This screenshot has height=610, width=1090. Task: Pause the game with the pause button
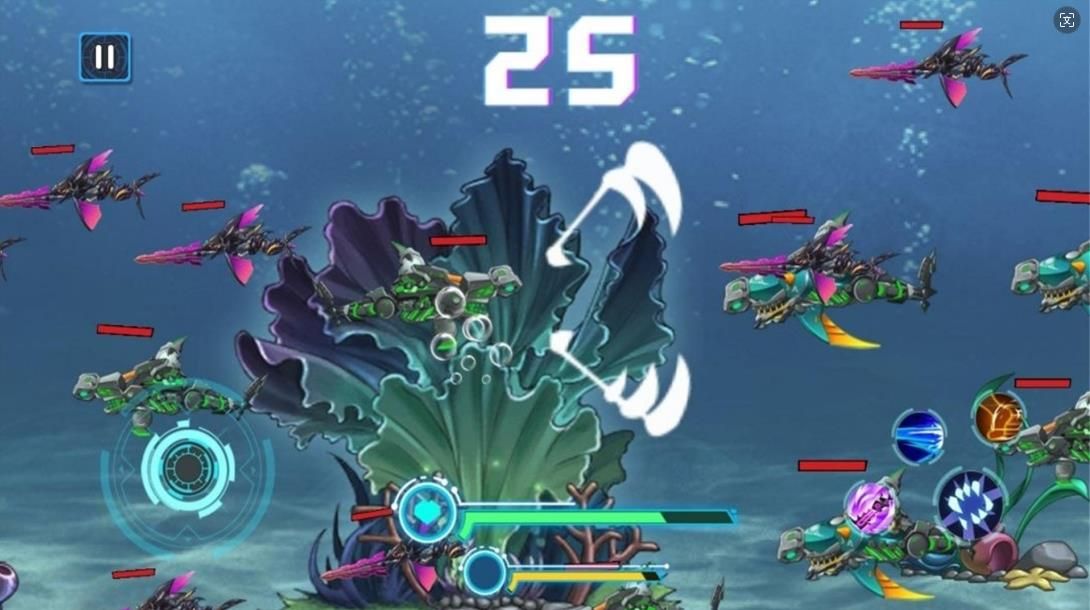[105, 58]
